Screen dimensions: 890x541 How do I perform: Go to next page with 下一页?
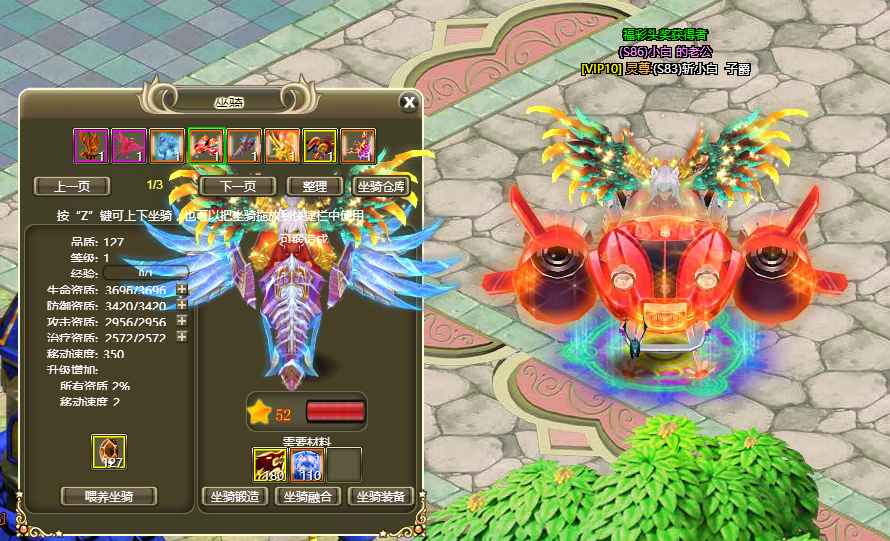pyautogui.click(x=238, y=186)
